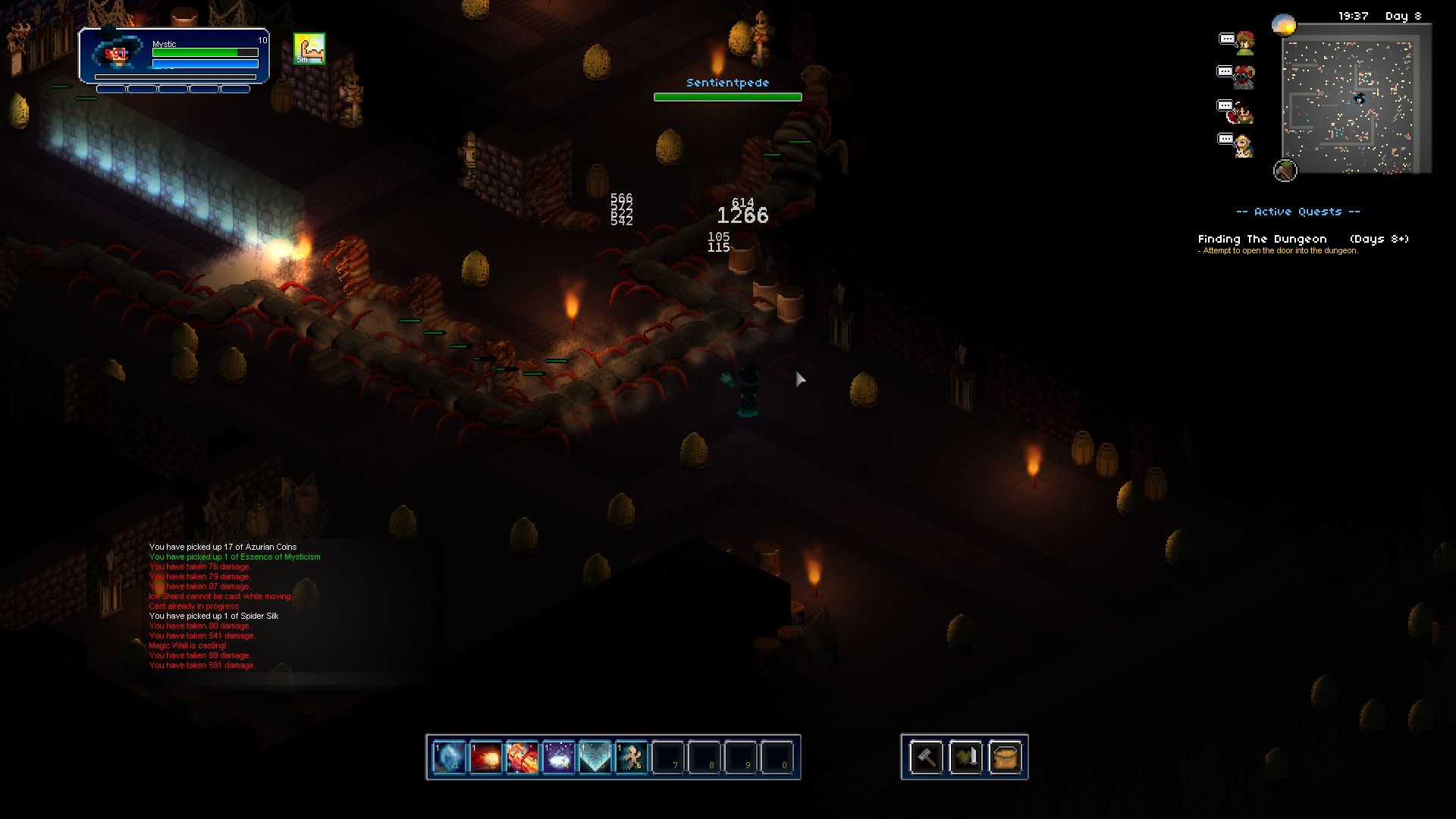Select the horned demon companion portrait
Viewport: 1456px width, 819px height.
(1244, 77)
